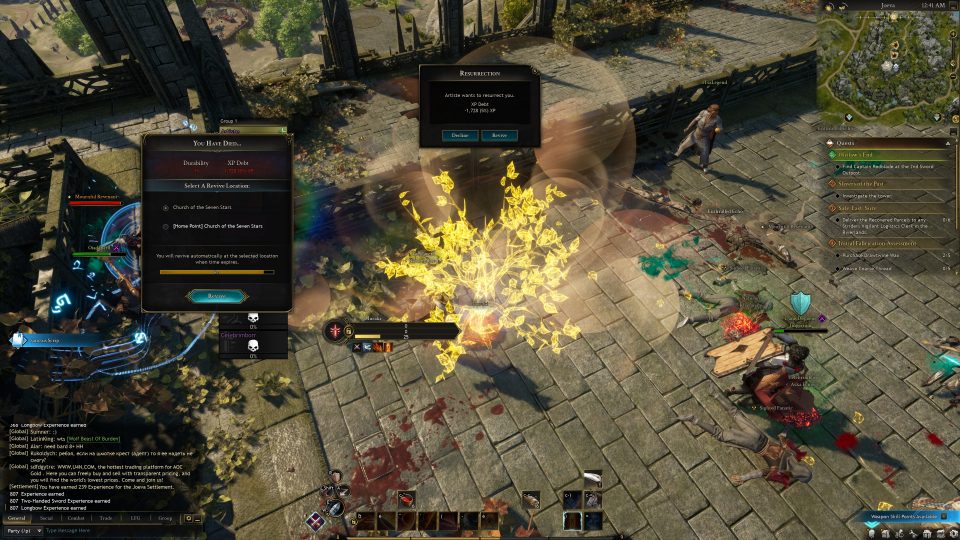Image resolution: width=960 pixels, height=540 pixels.
Task: Click Revive in the You Have Died panel
Action: tap(217, 296)
